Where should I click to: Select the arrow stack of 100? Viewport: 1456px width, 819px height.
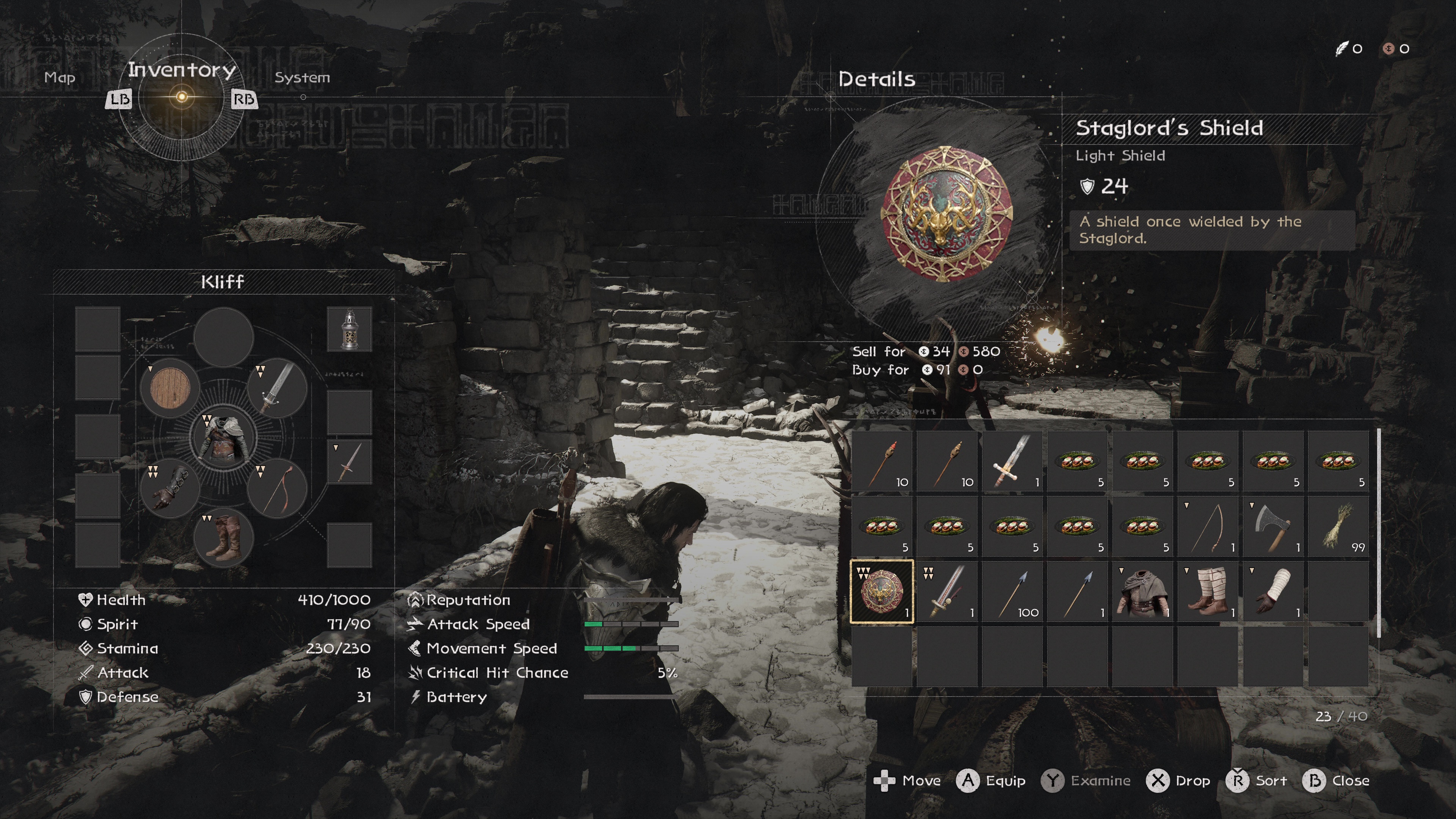pyautogui.click(x=1012, y=591)
